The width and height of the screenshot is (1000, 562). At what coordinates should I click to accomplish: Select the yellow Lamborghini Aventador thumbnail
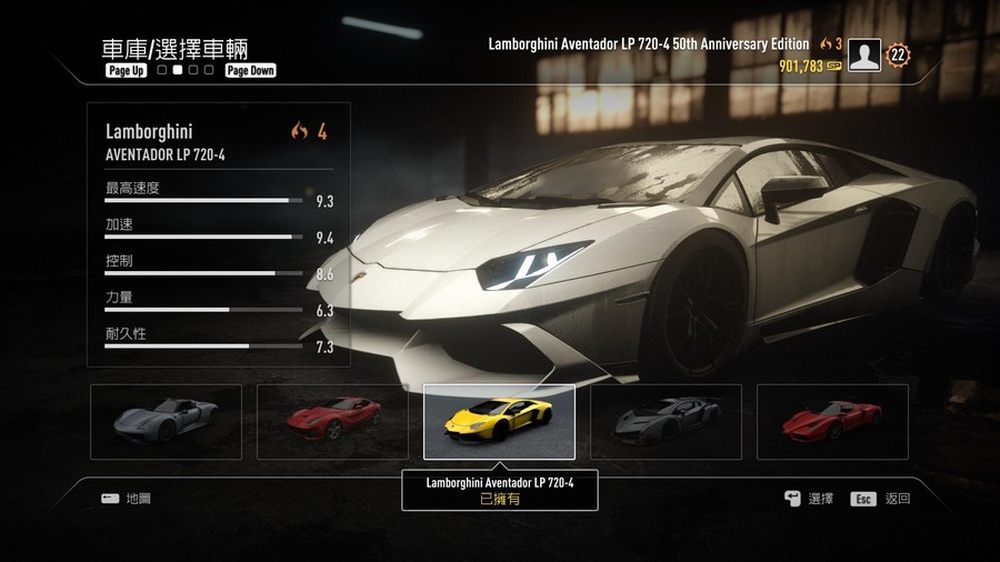tap(499, 421)
